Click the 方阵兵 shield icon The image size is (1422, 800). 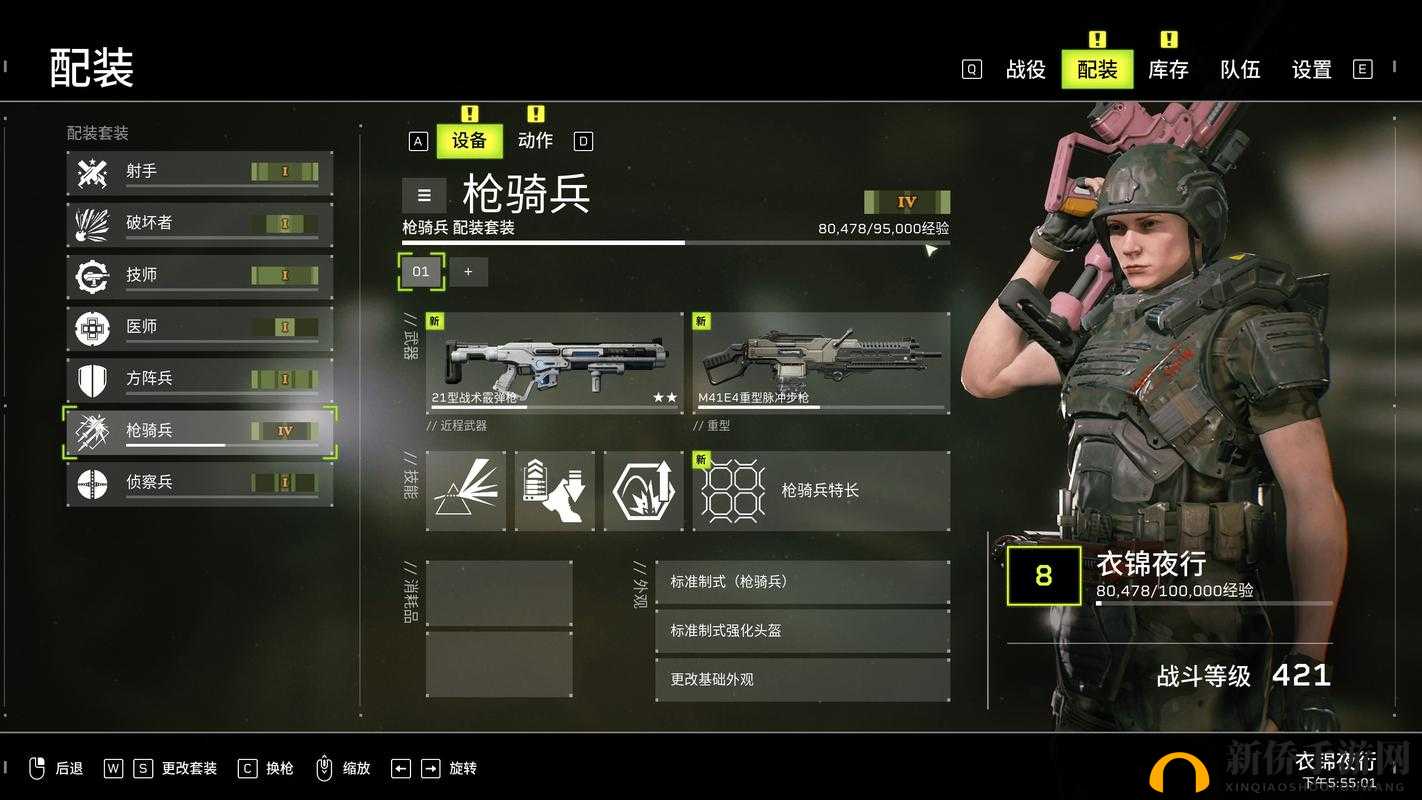(x=93, y=379)
